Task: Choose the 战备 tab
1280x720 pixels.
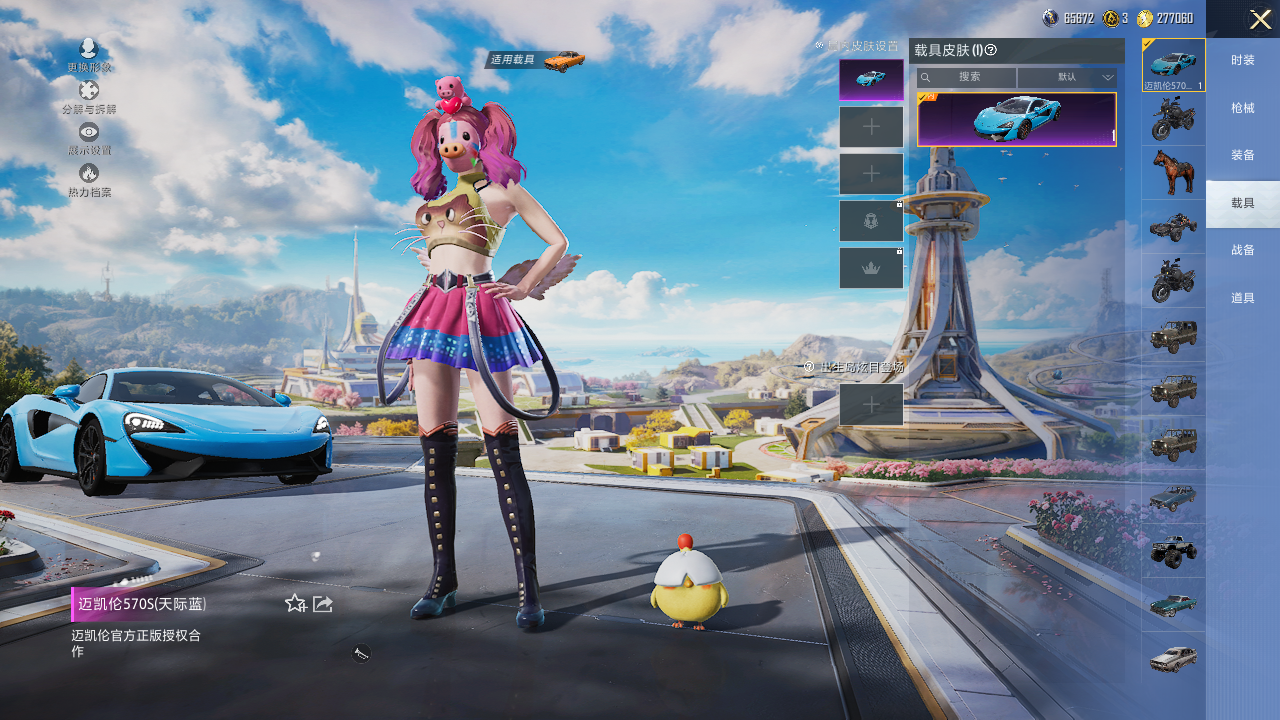Action: pyautogui.click(x=1243, y=250)
